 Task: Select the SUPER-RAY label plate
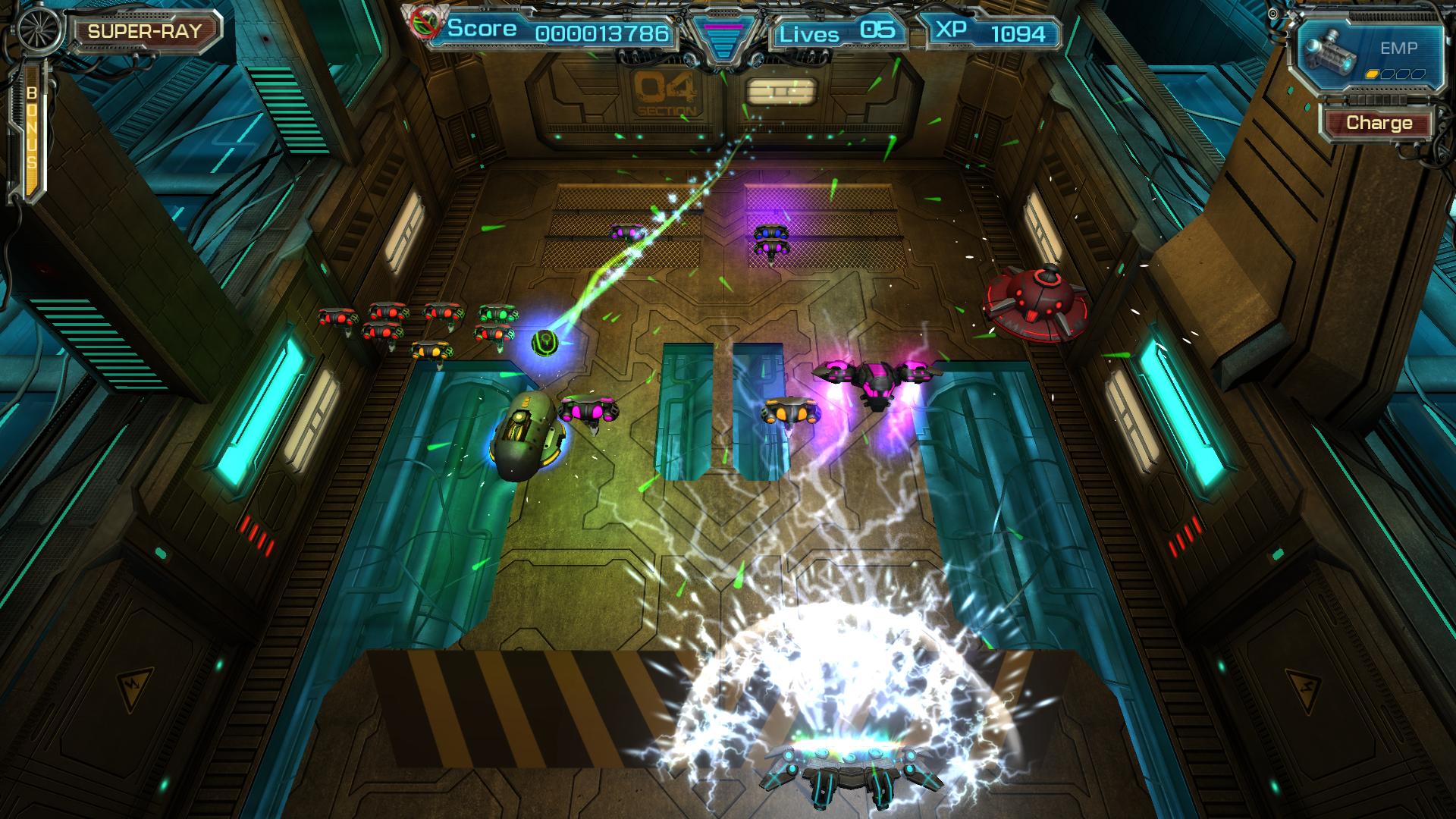click(144, 30)
